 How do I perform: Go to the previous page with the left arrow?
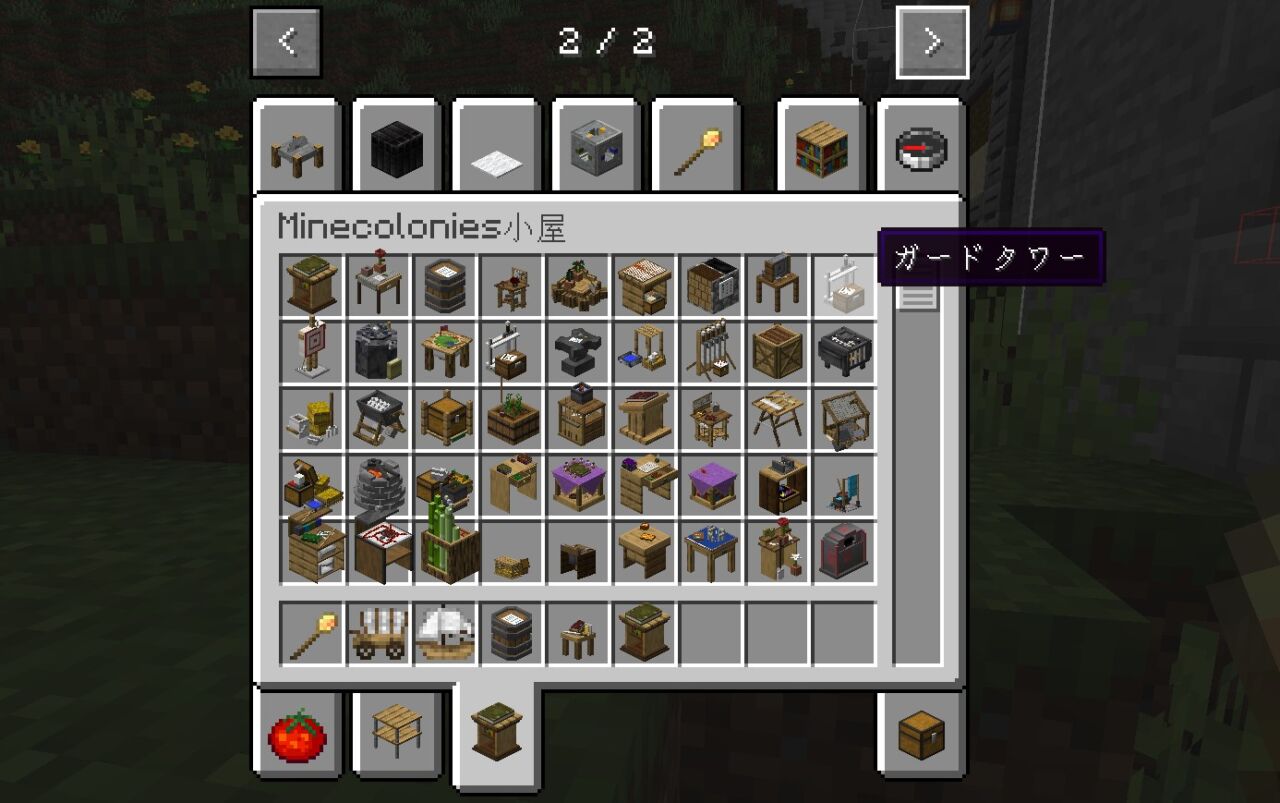coord(287,42)
